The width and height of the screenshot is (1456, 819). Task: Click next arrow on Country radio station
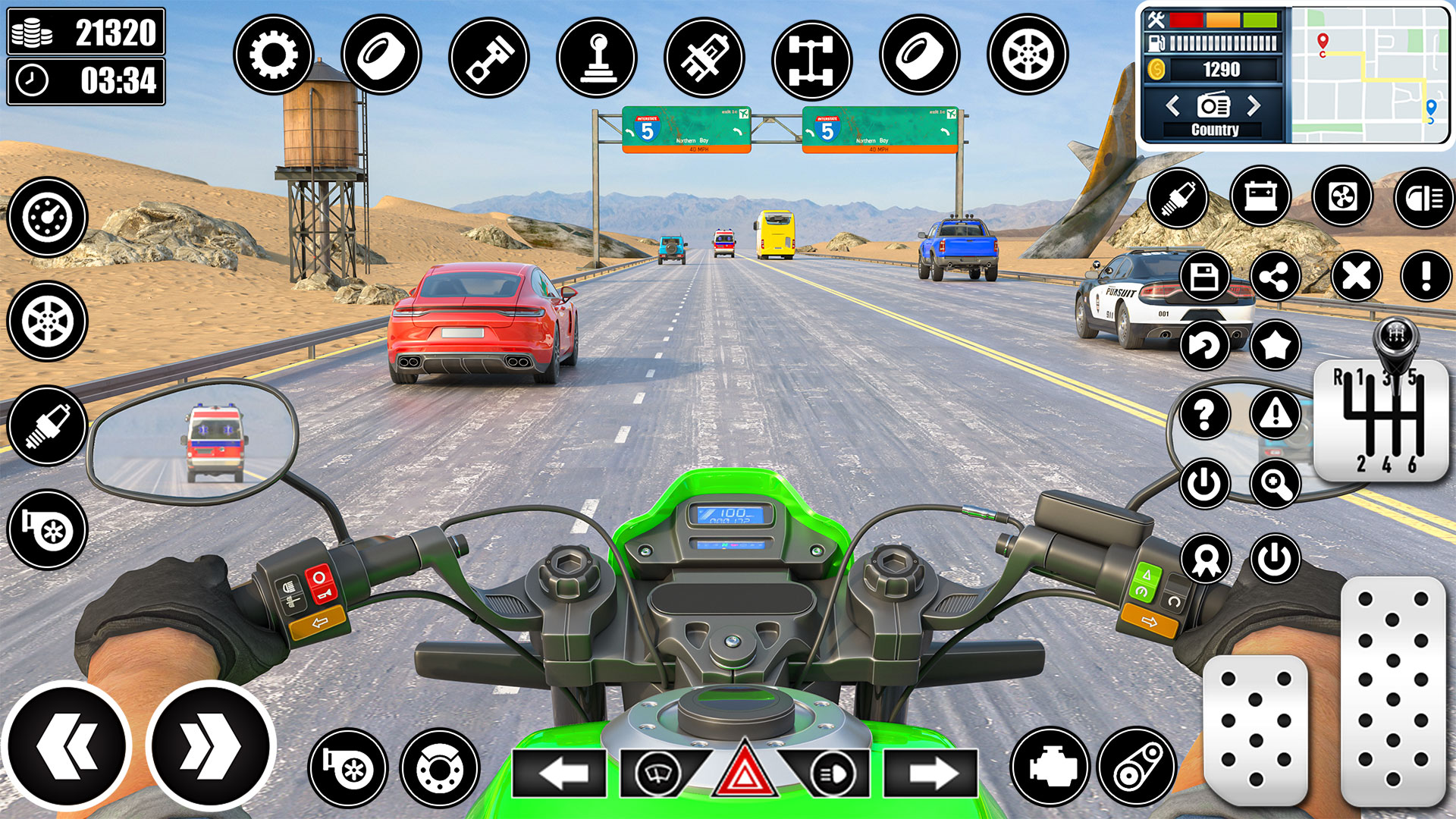coord(1254,106)
